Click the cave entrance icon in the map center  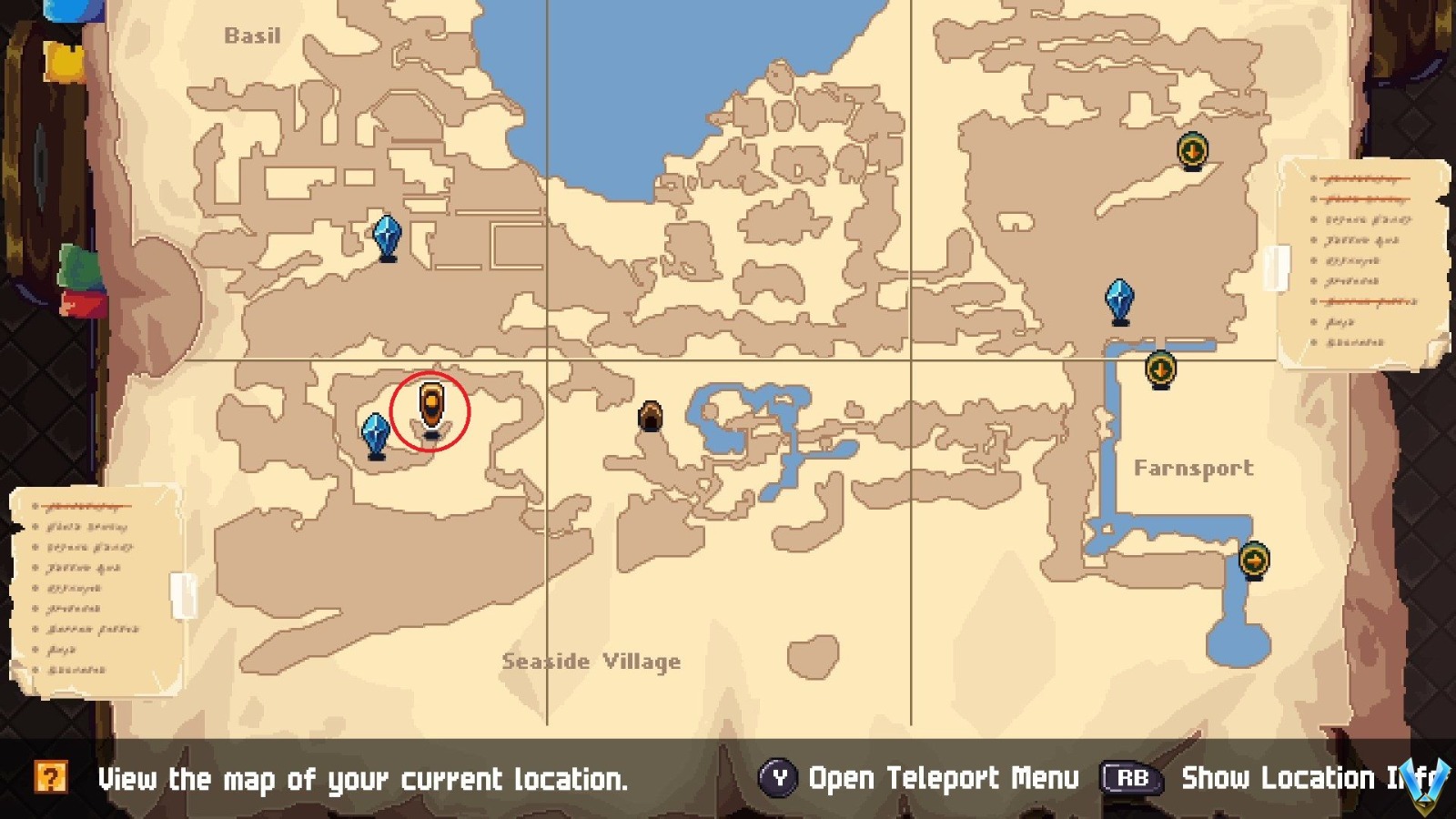pos(652,417)
